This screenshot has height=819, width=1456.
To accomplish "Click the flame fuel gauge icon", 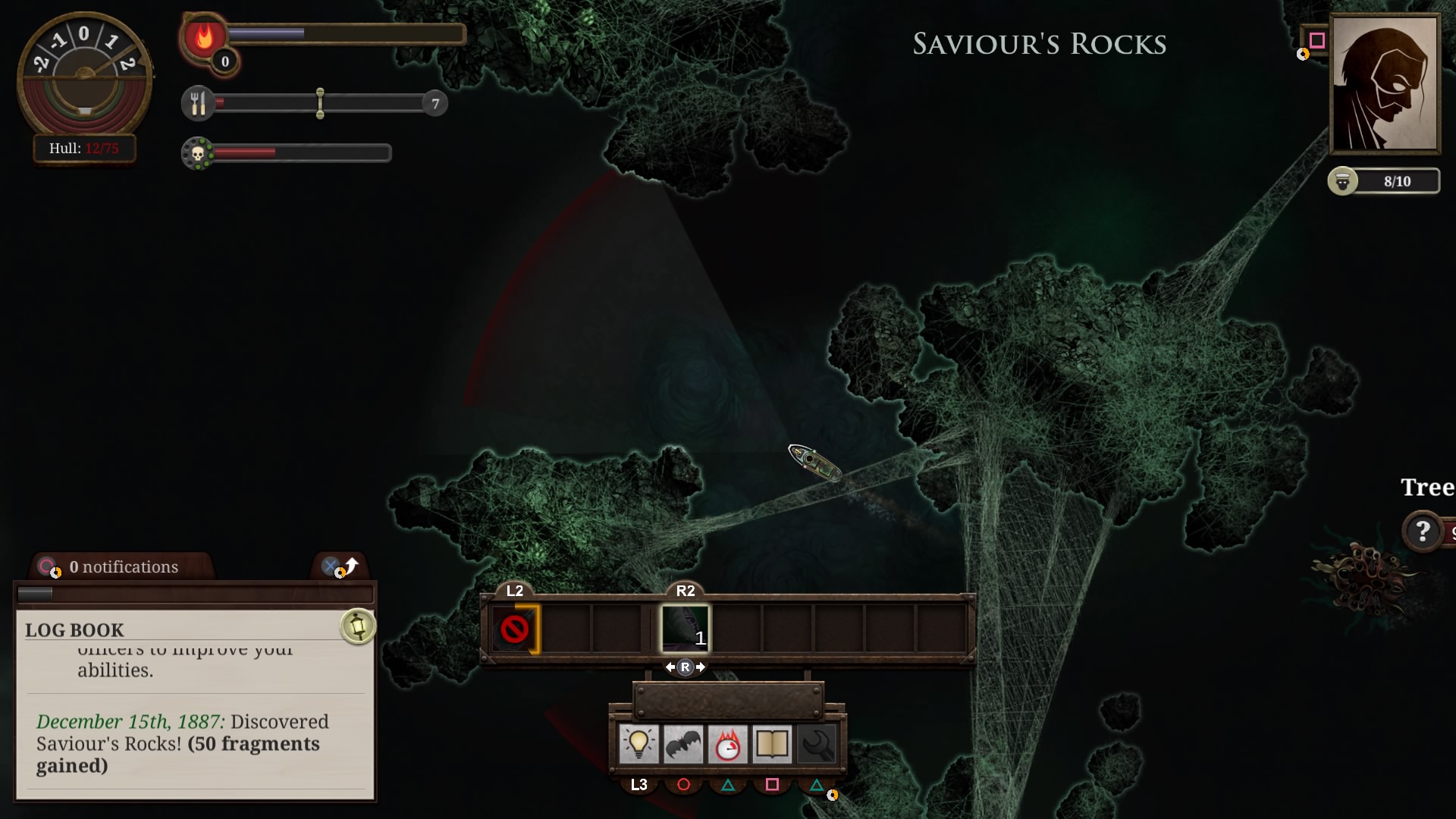I will coord(203,36).
